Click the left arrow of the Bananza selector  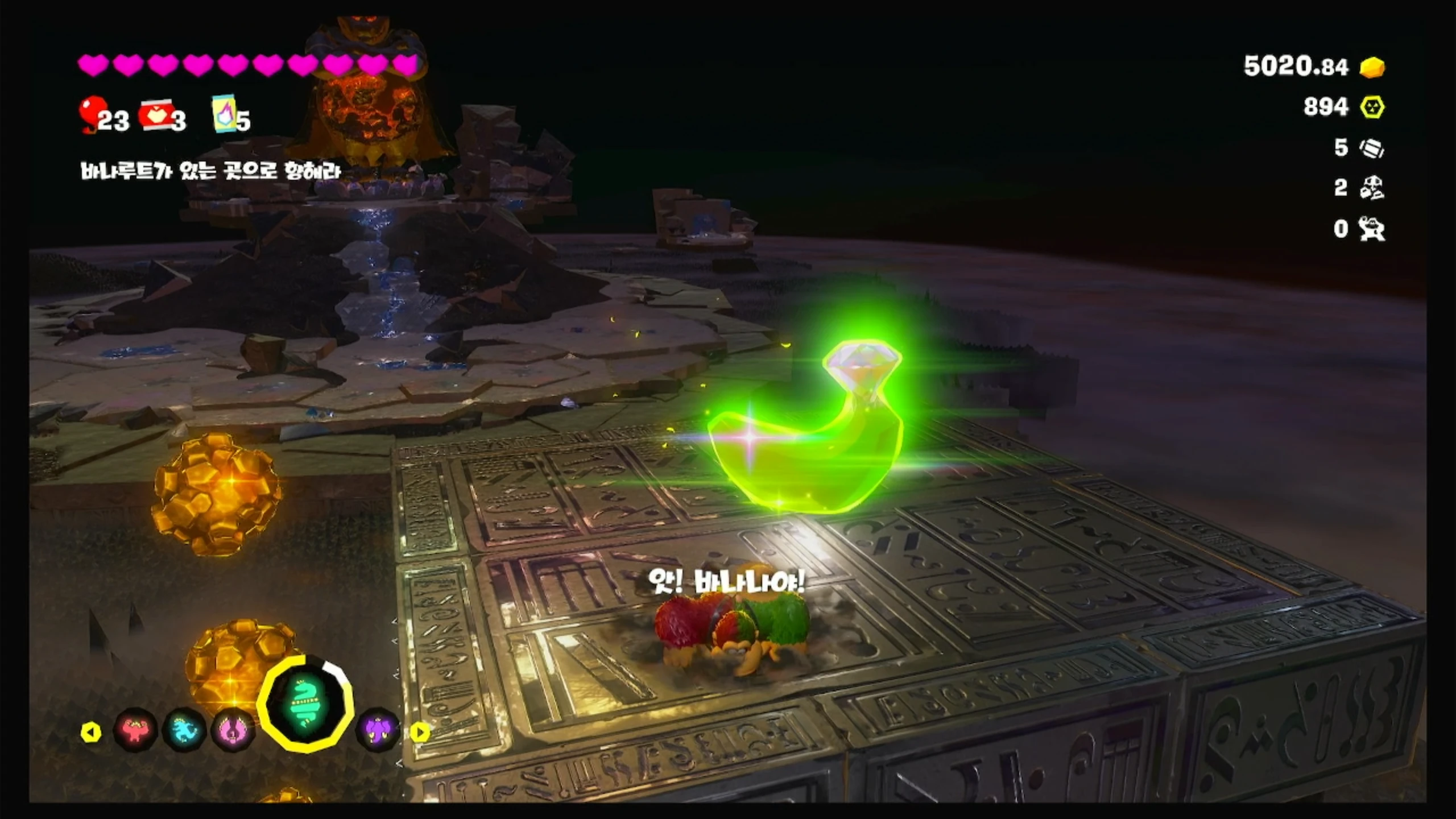click(x=91, y=733)
